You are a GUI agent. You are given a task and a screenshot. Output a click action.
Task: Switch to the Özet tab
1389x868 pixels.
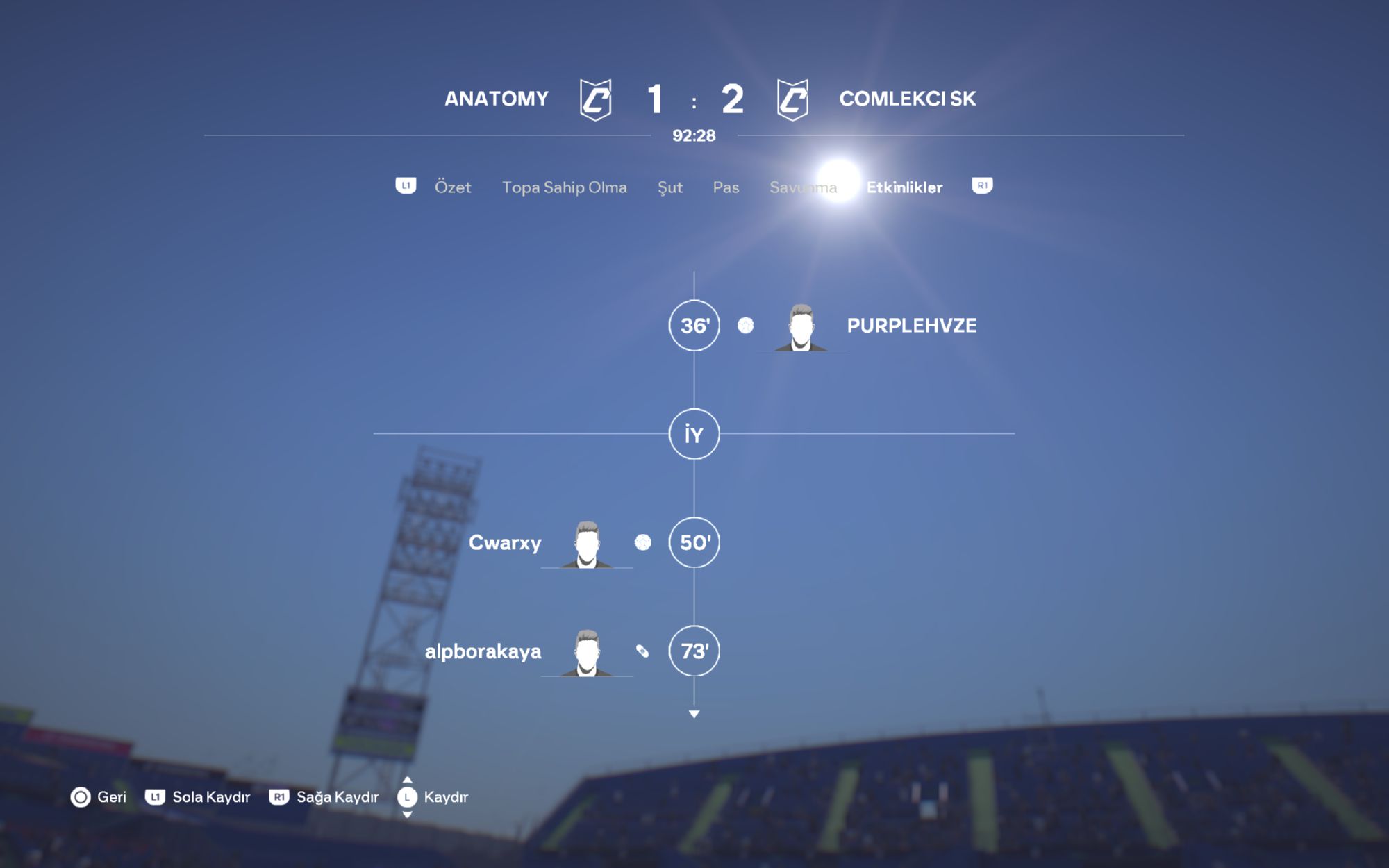point(452,187)
